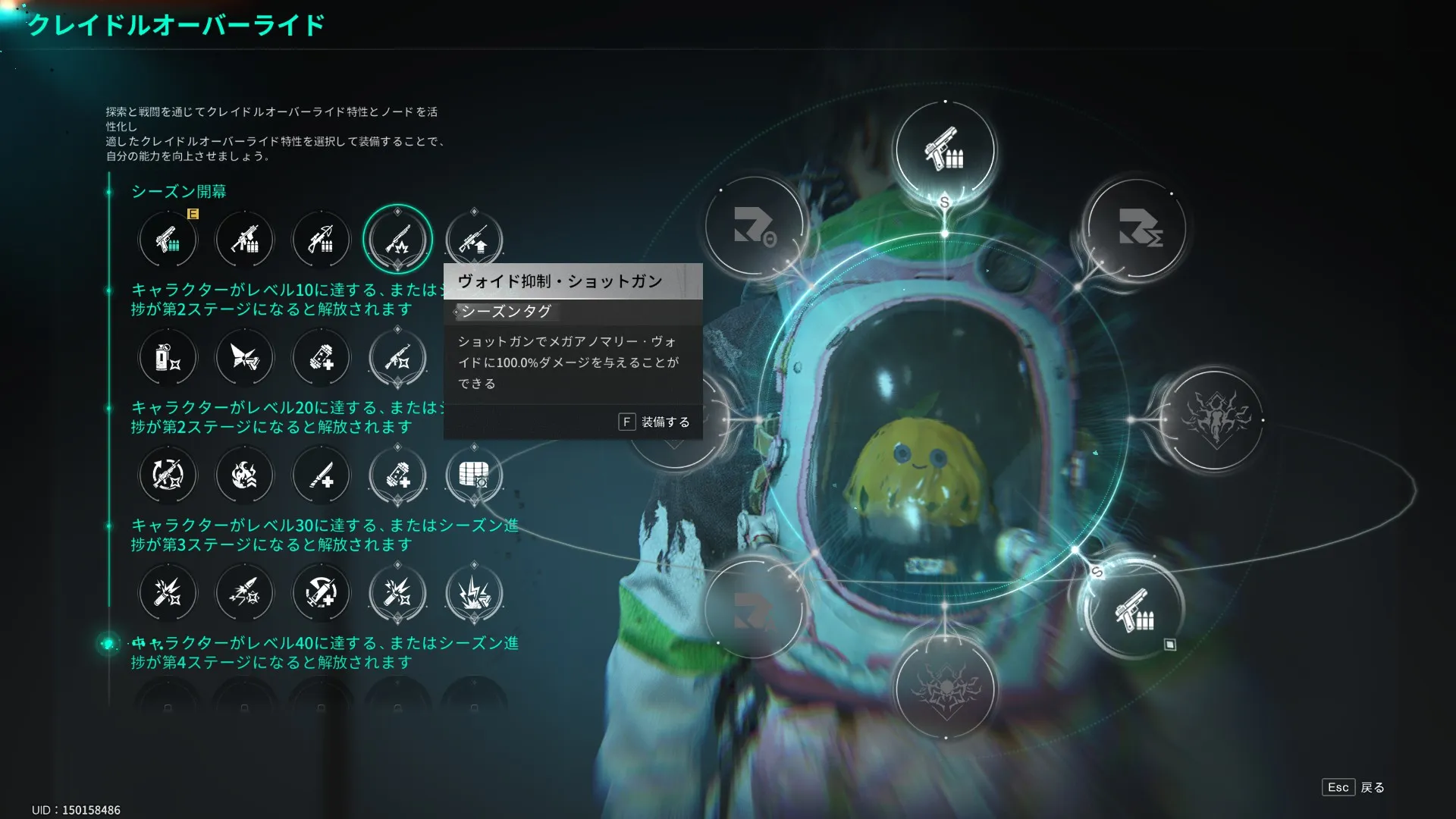The image size is (1456, 819).
Task: Pick the crossbow with ammo trait icon
Action: click(x=321, y=240)
